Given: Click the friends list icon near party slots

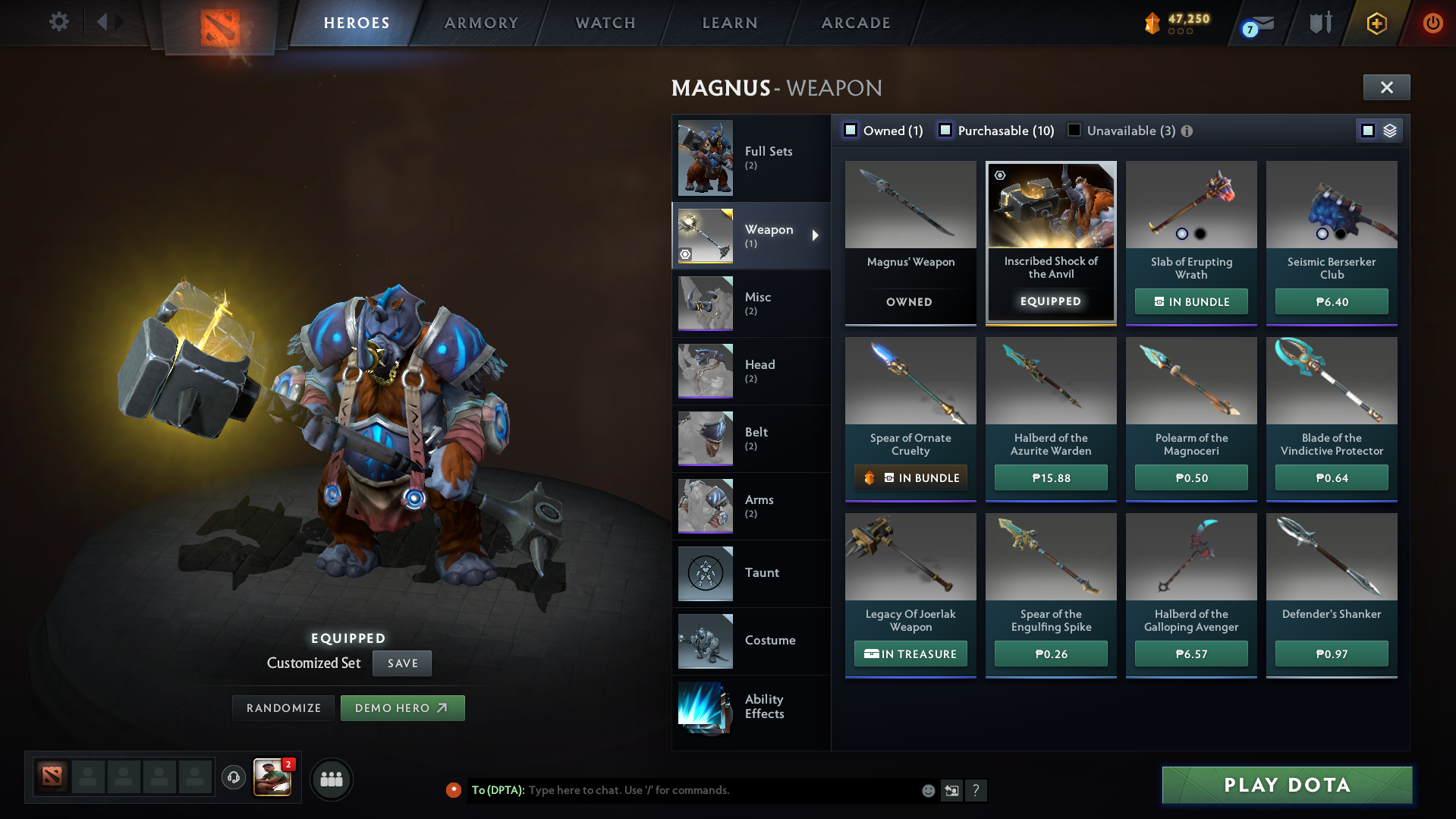Looking at the screenshot, I should point(332,779).
